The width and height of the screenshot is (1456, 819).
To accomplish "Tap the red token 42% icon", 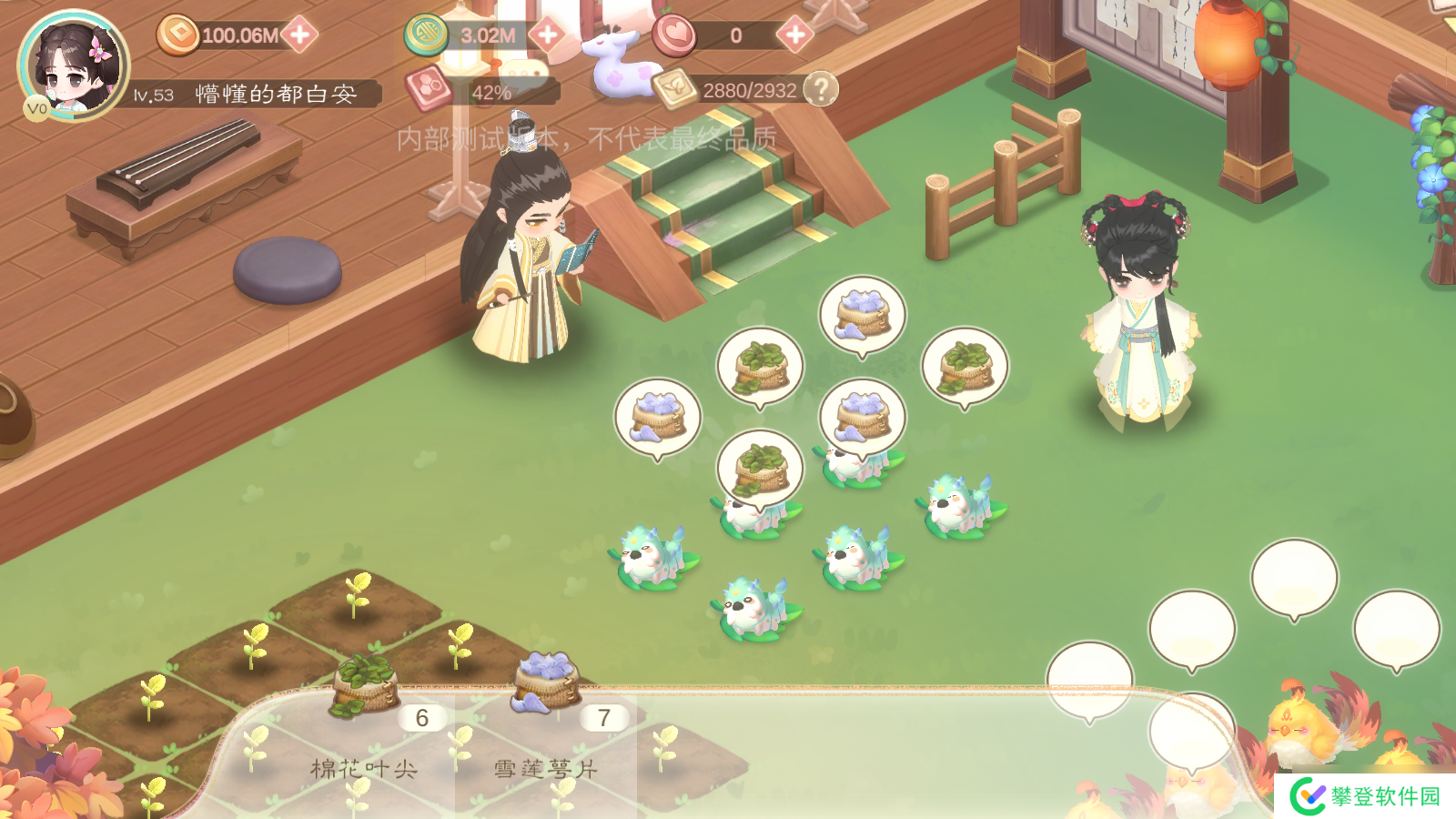I will (x=430, y=89).
